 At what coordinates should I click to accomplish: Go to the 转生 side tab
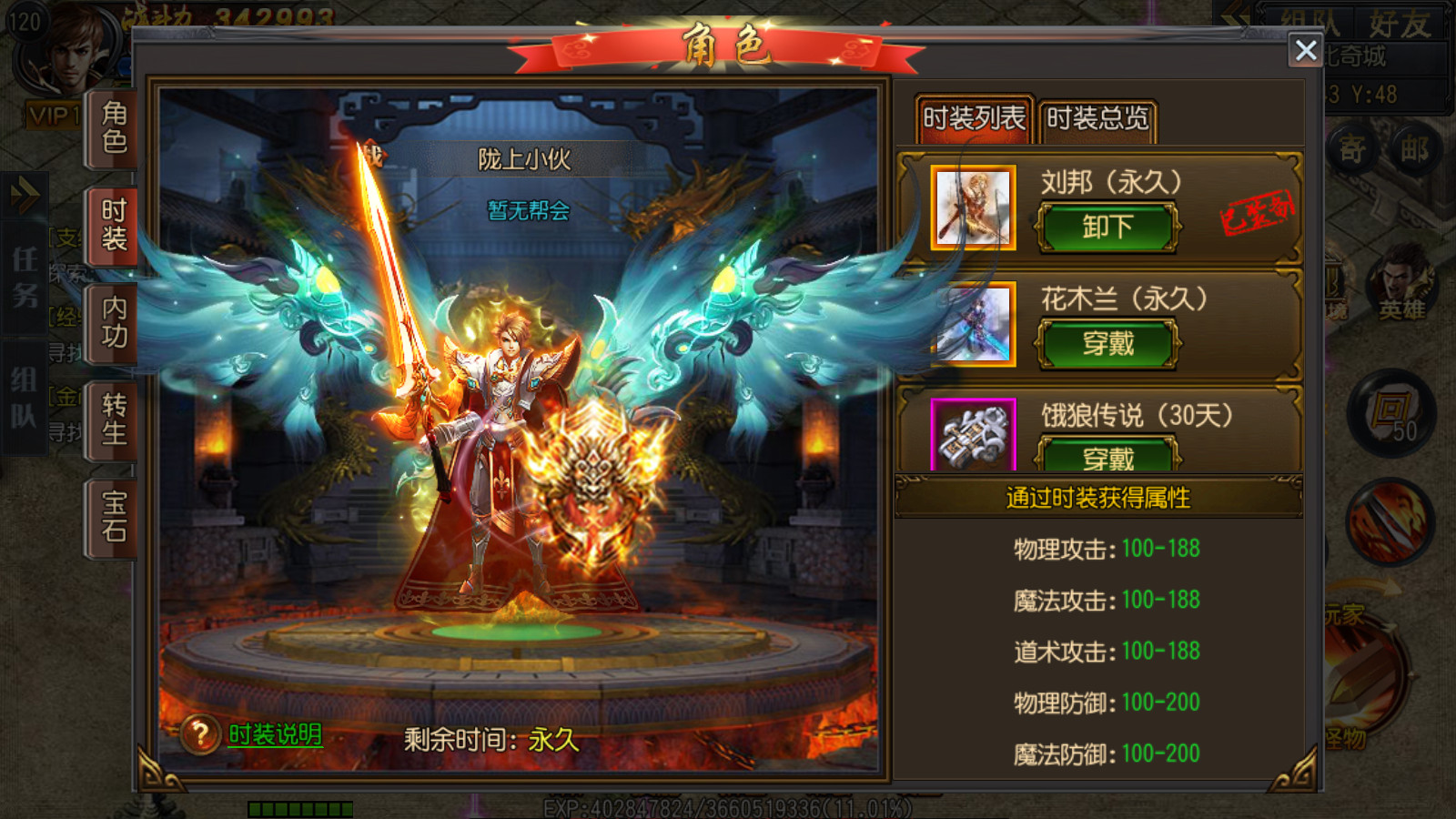point(114,420)
